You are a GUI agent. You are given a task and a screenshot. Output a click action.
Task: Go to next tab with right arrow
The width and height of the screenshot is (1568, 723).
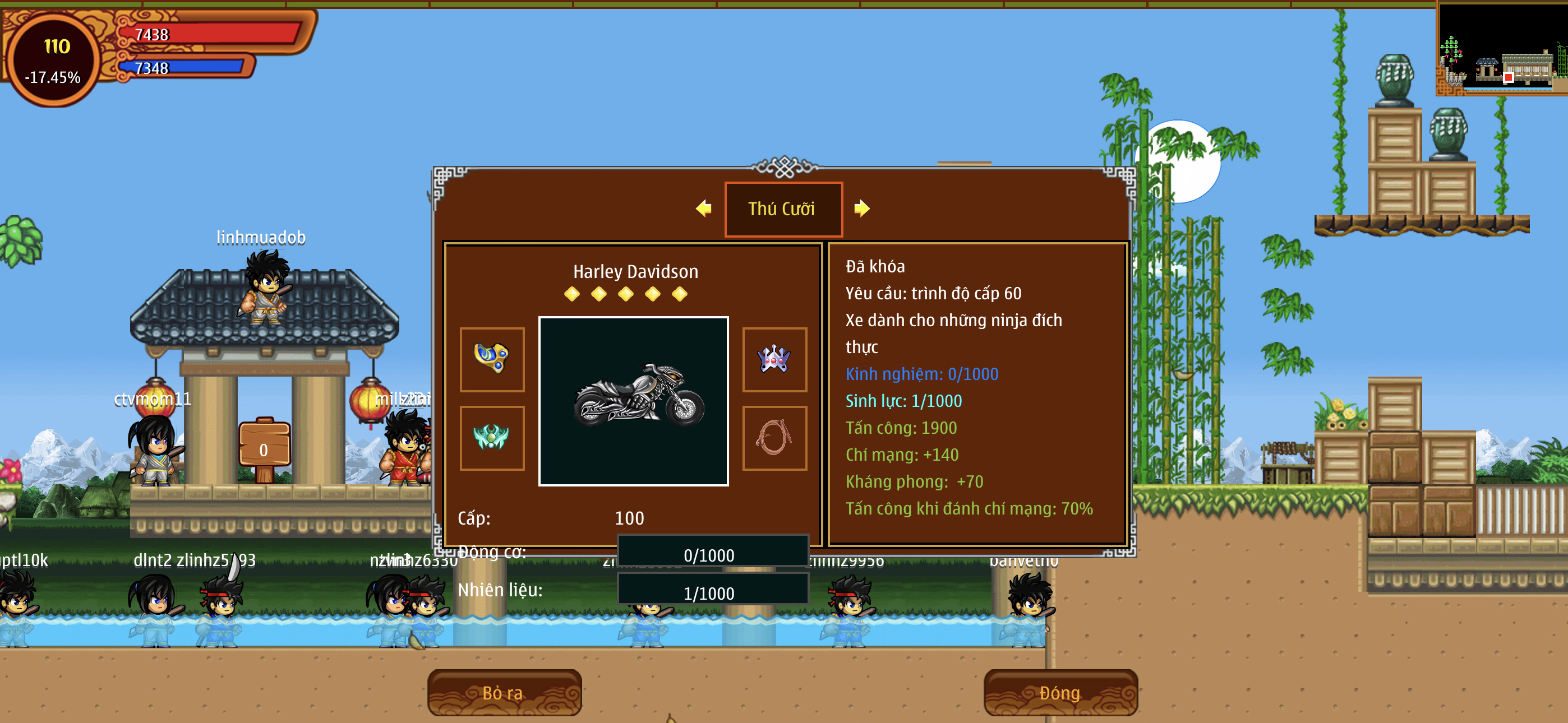pyautogui.click(x=862, y=208)
